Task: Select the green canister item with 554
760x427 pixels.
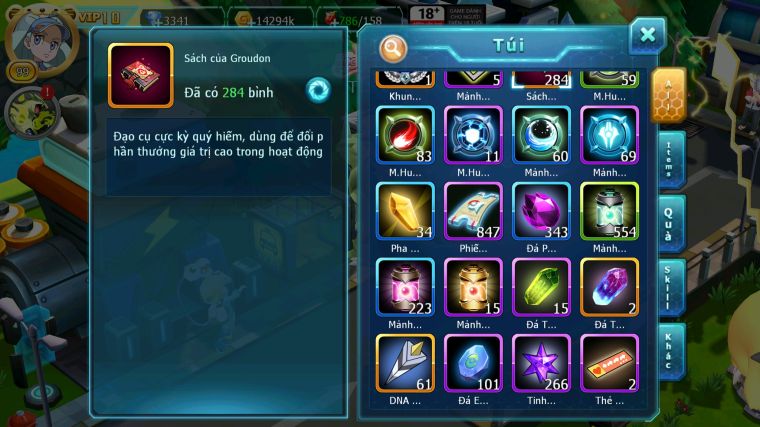Action: 609,211
